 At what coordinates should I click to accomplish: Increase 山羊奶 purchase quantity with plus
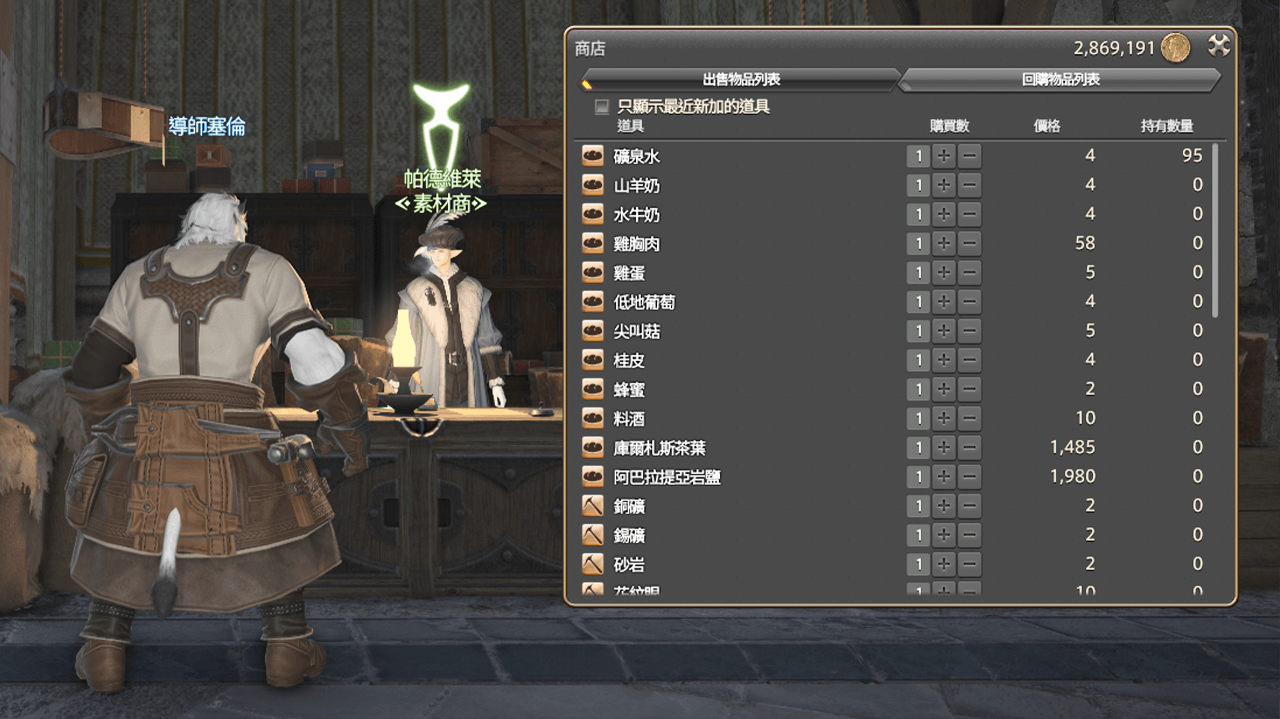click(944, 185)
